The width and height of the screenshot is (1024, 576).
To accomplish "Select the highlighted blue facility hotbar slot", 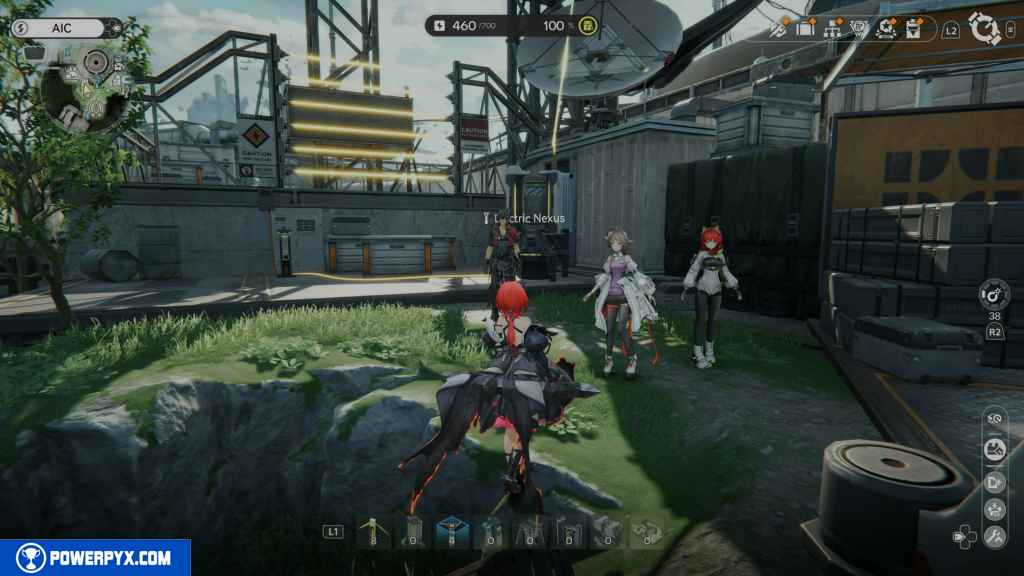I will 452,532.
